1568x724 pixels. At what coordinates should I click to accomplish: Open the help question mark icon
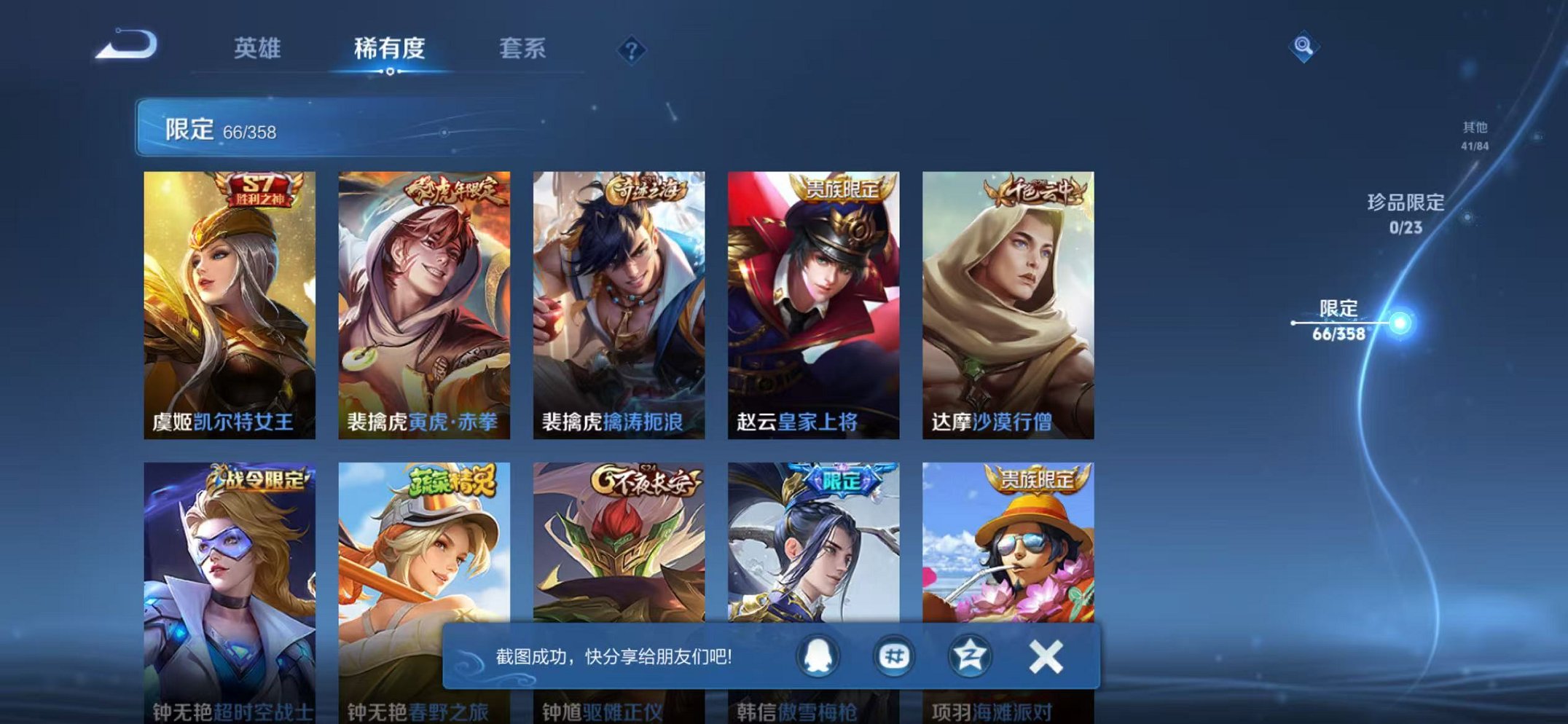tap(632, 50)
